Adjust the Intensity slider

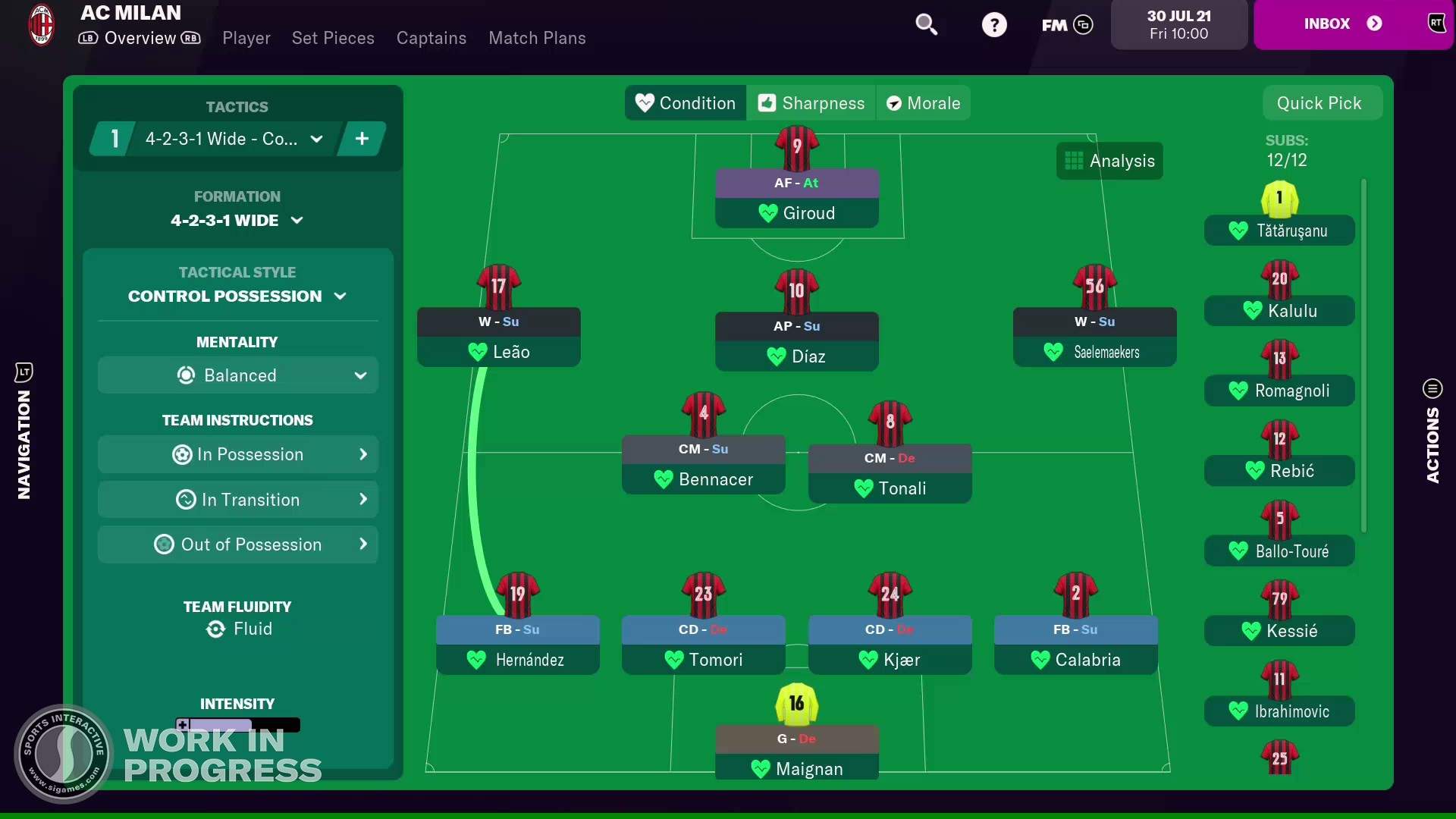237,725
